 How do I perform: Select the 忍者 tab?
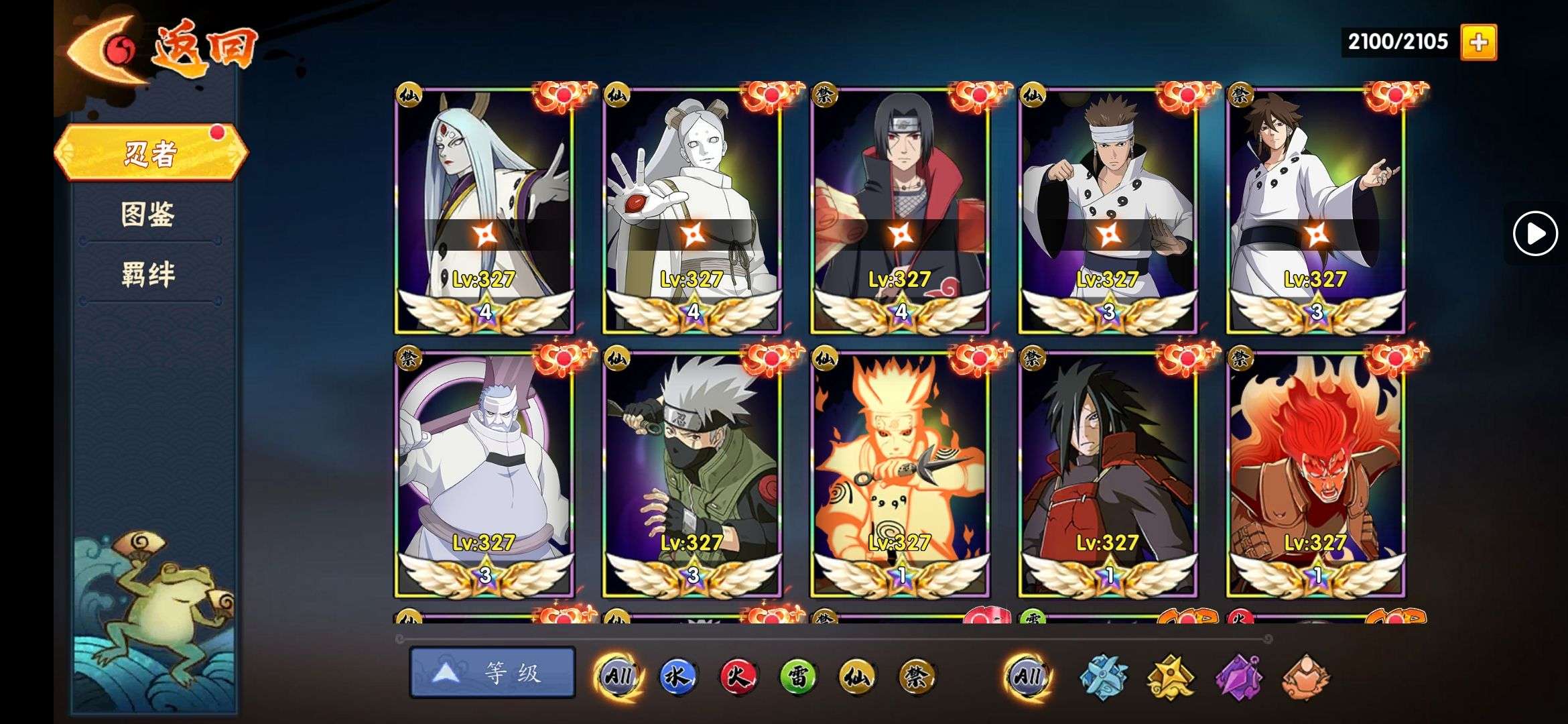tap(150, 153)
